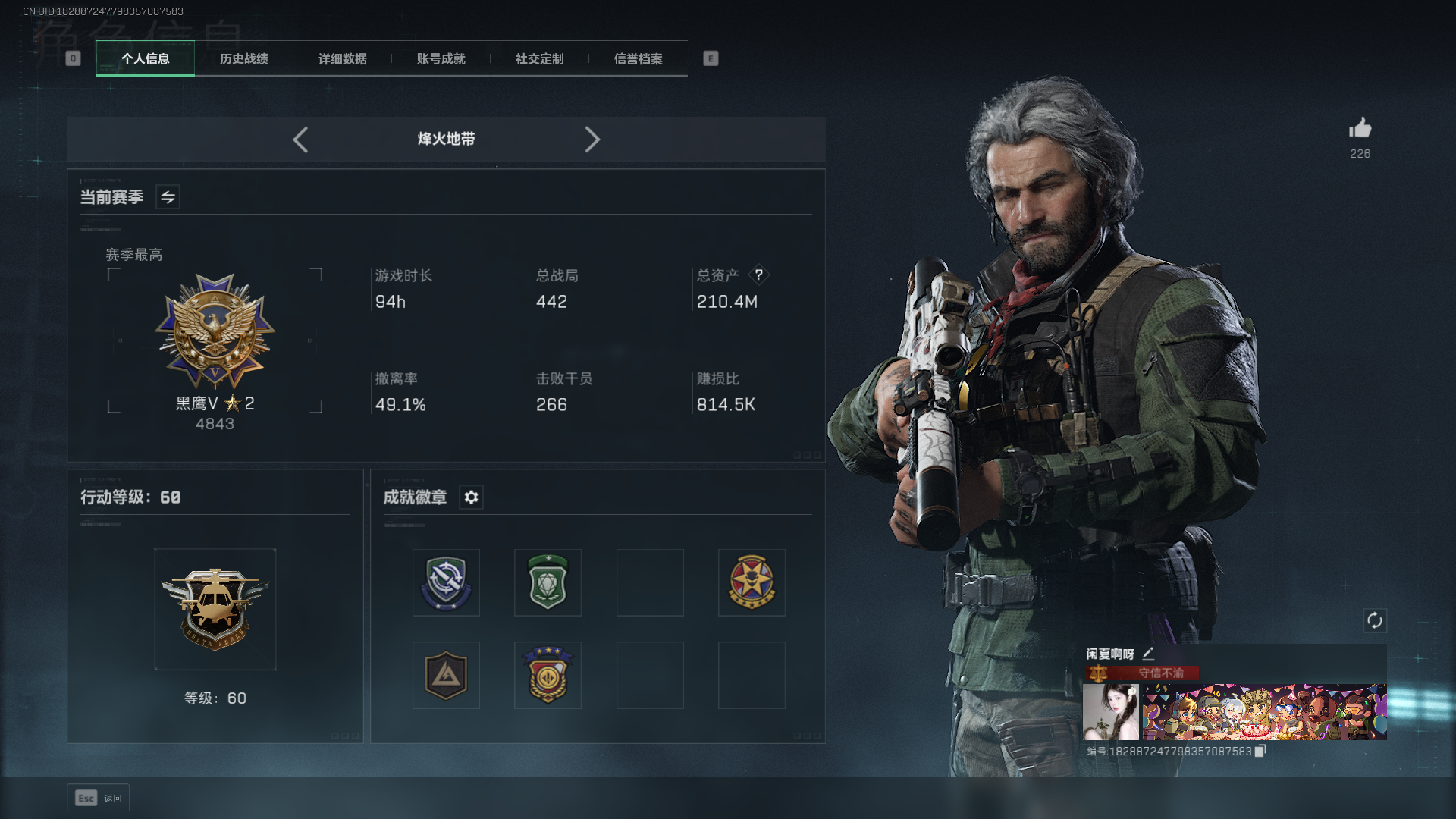Click the 返回 back button

[99, 798]
